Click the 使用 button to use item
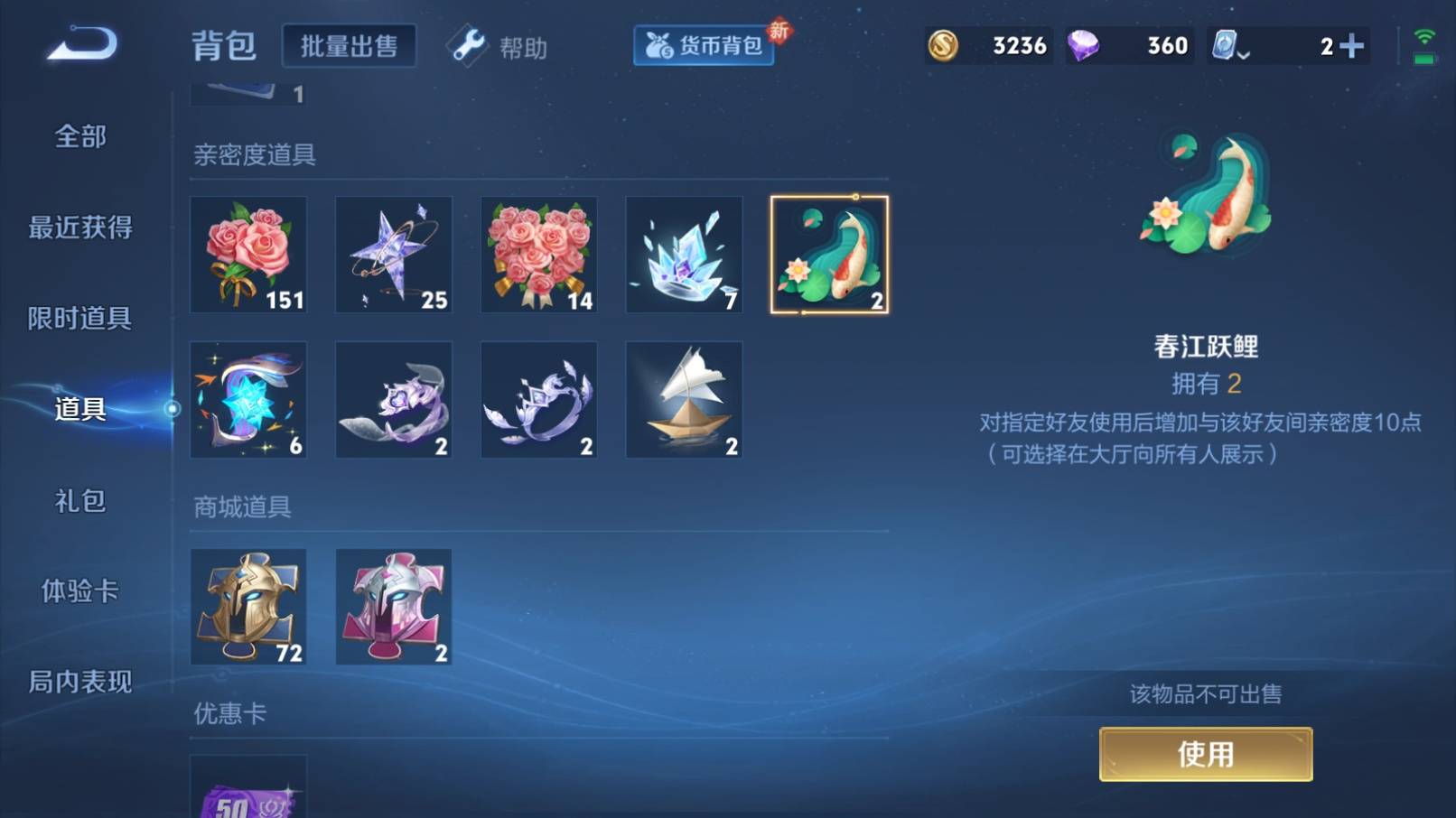The height and width of the screenshot is (818, 1456). coord(1205,755)
